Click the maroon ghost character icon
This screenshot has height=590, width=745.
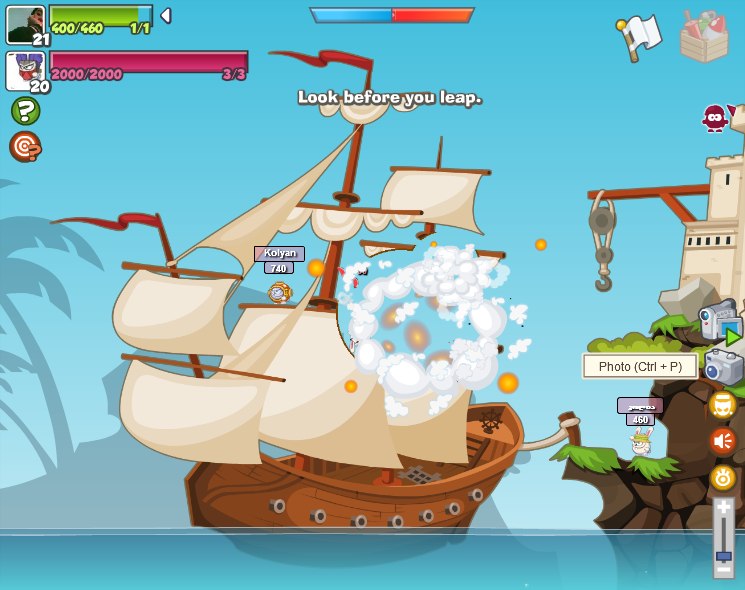pos(715,117)
